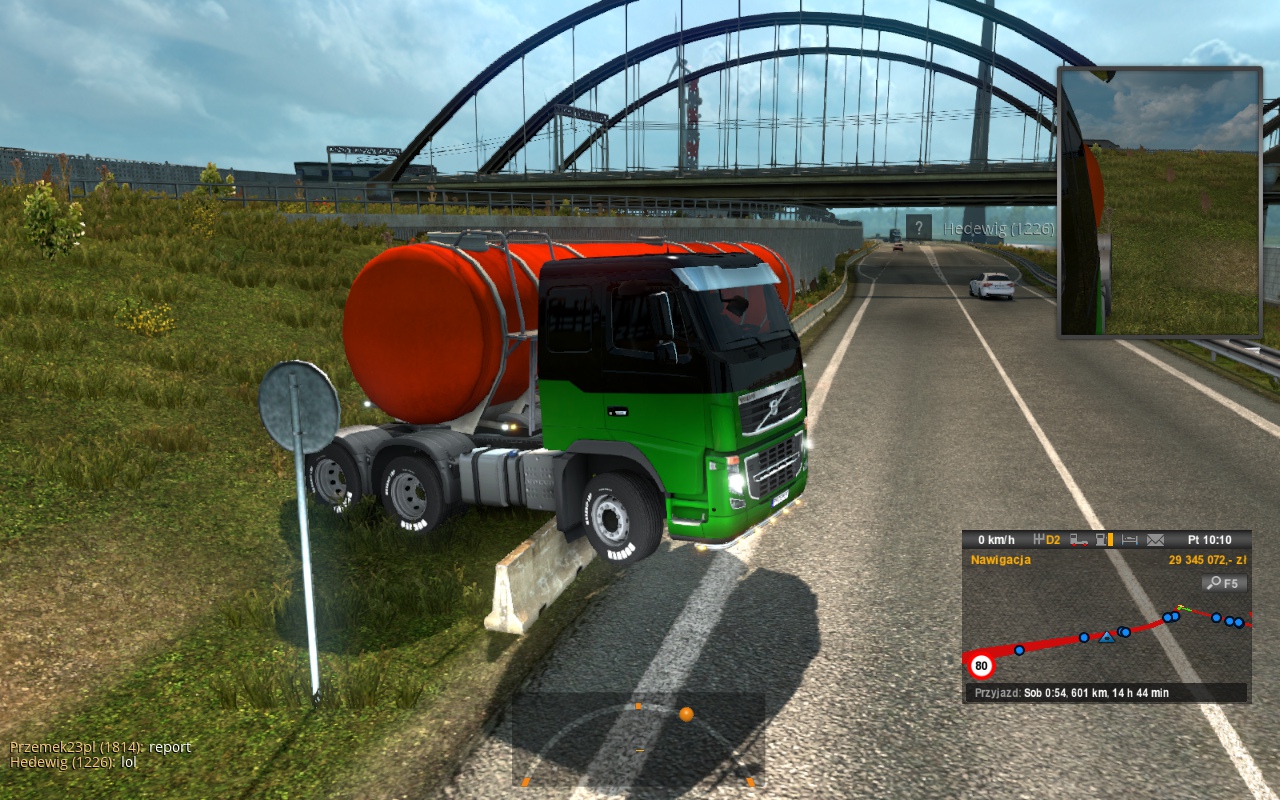Open the Nawigacja route advisor tab

[x=1001, y=560]
